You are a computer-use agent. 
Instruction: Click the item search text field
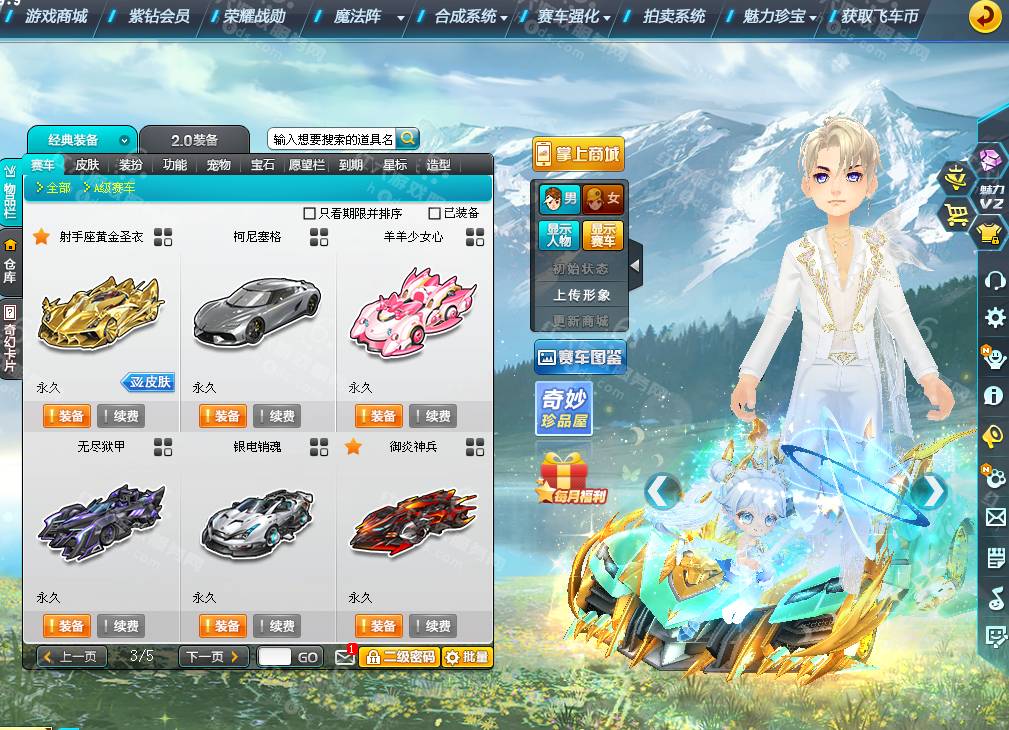[x=333, y=139]
